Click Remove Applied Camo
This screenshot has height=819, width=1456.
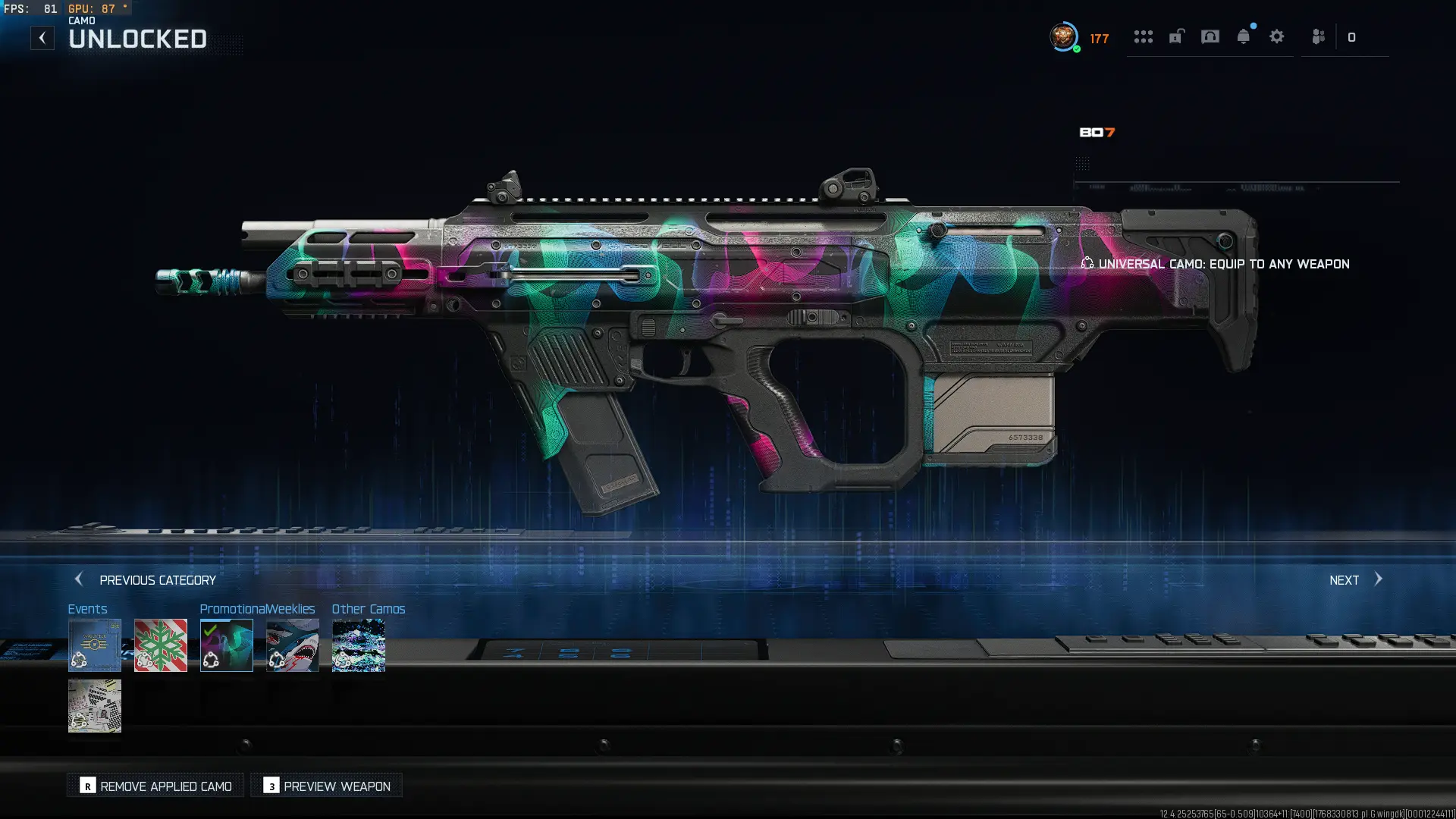click(x=155, y=786)
